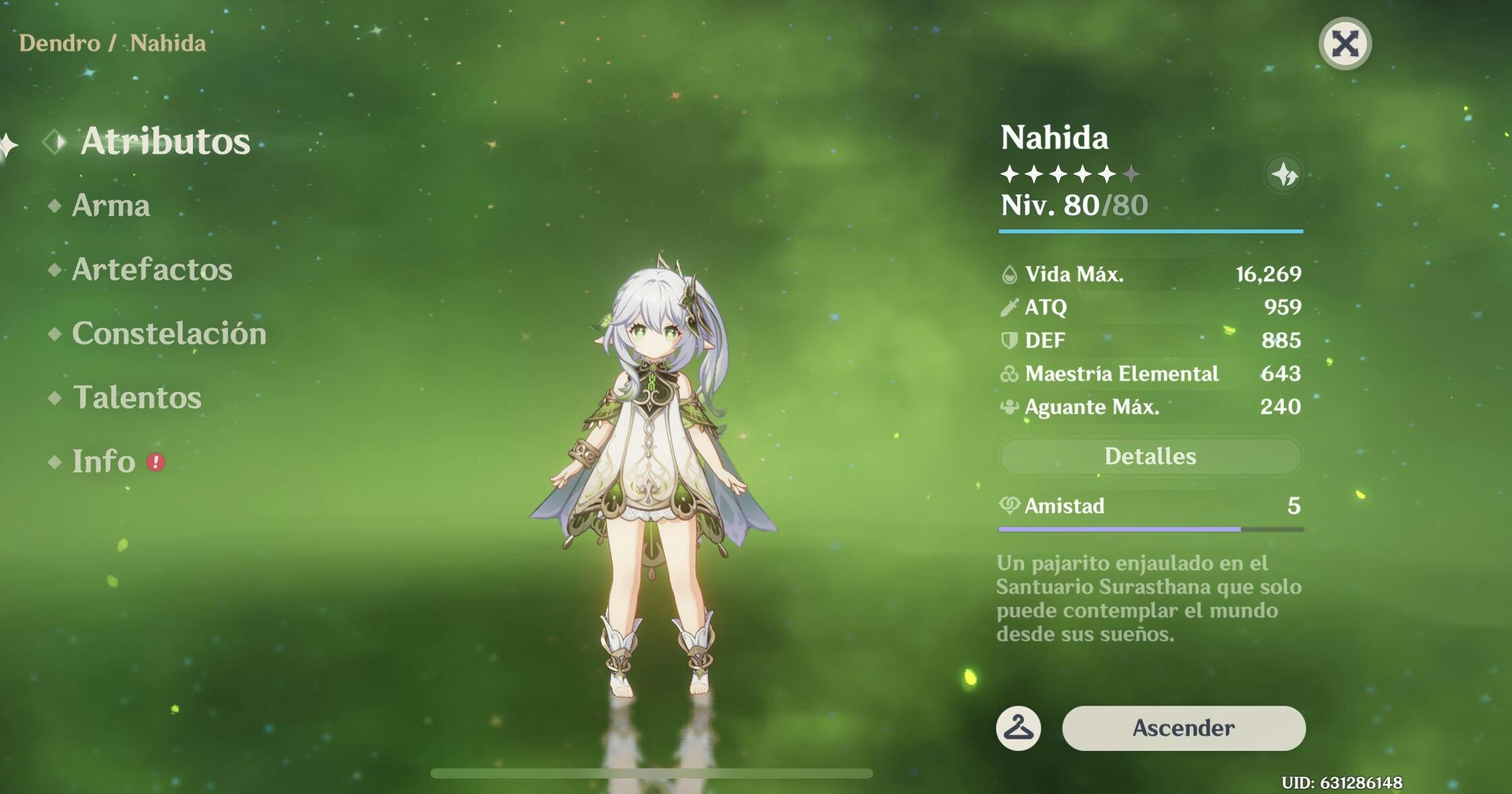Screen dimensions: 1512x794
Task: Go to the Talentos tab
Action: pyautogui.click(x=136, y=397)
